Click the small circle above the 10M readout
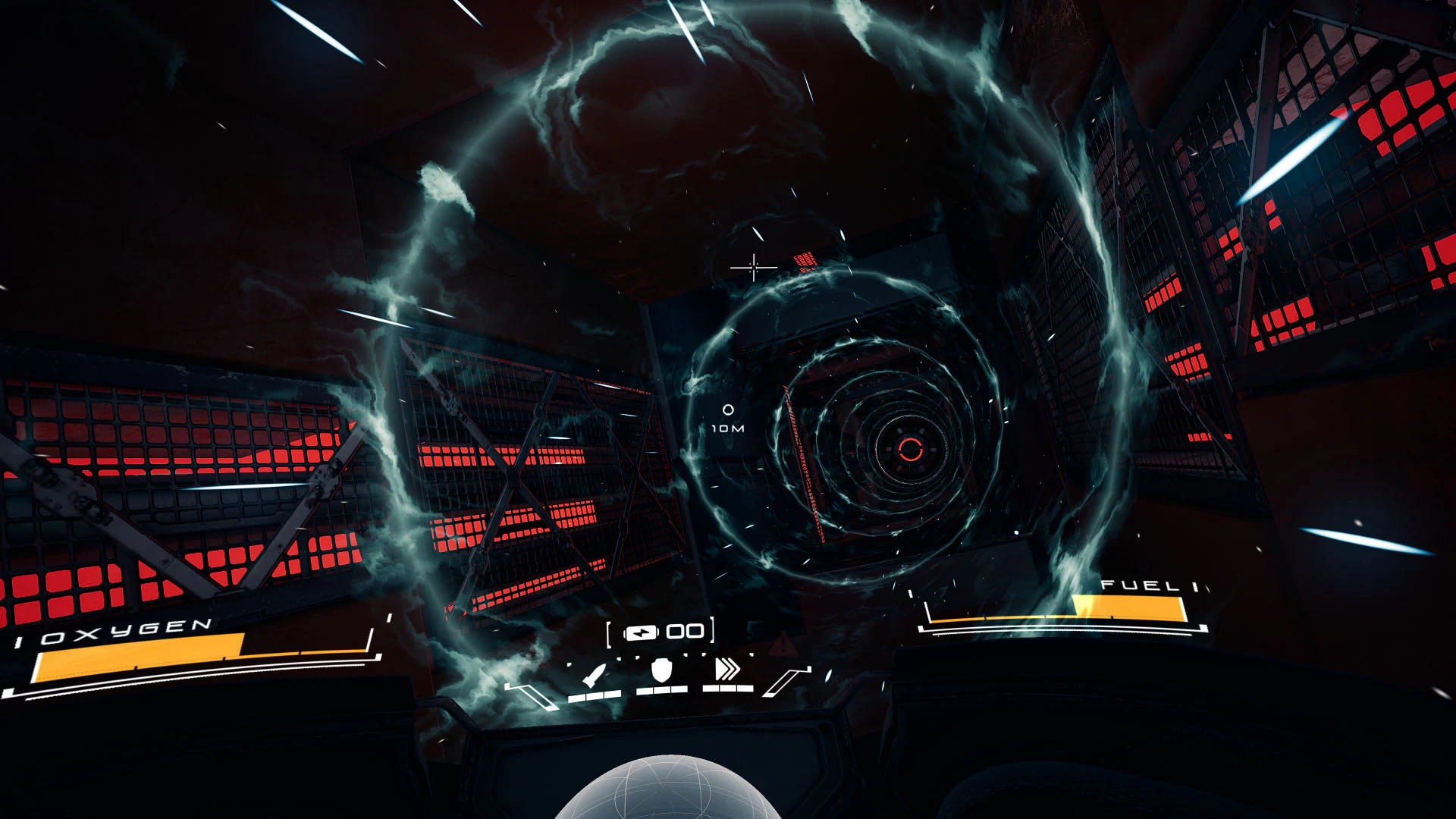 click(728, 411)
